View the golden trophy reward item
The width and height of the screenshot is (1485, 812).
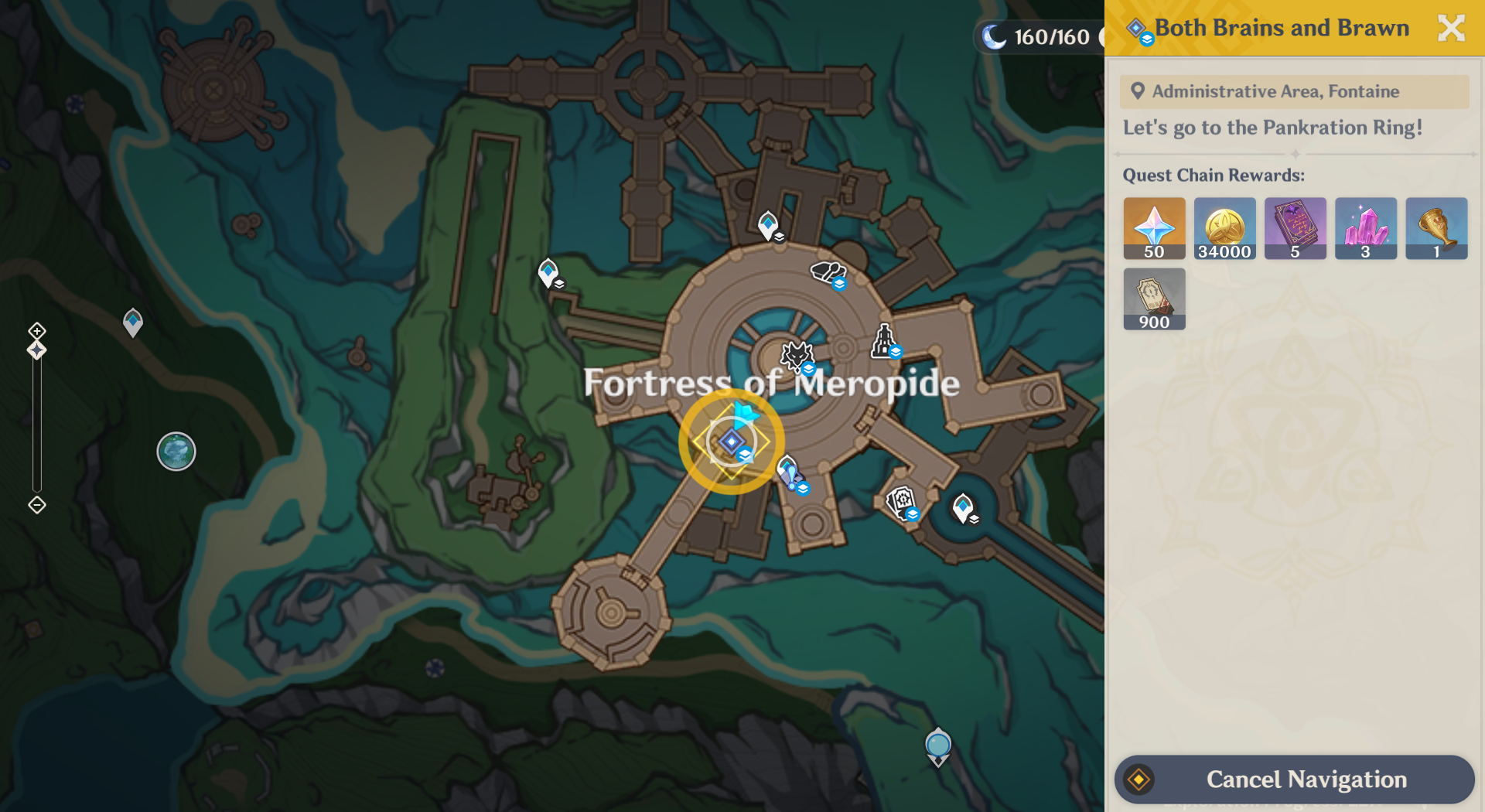pyautogui.click(x=1435, y=228)
